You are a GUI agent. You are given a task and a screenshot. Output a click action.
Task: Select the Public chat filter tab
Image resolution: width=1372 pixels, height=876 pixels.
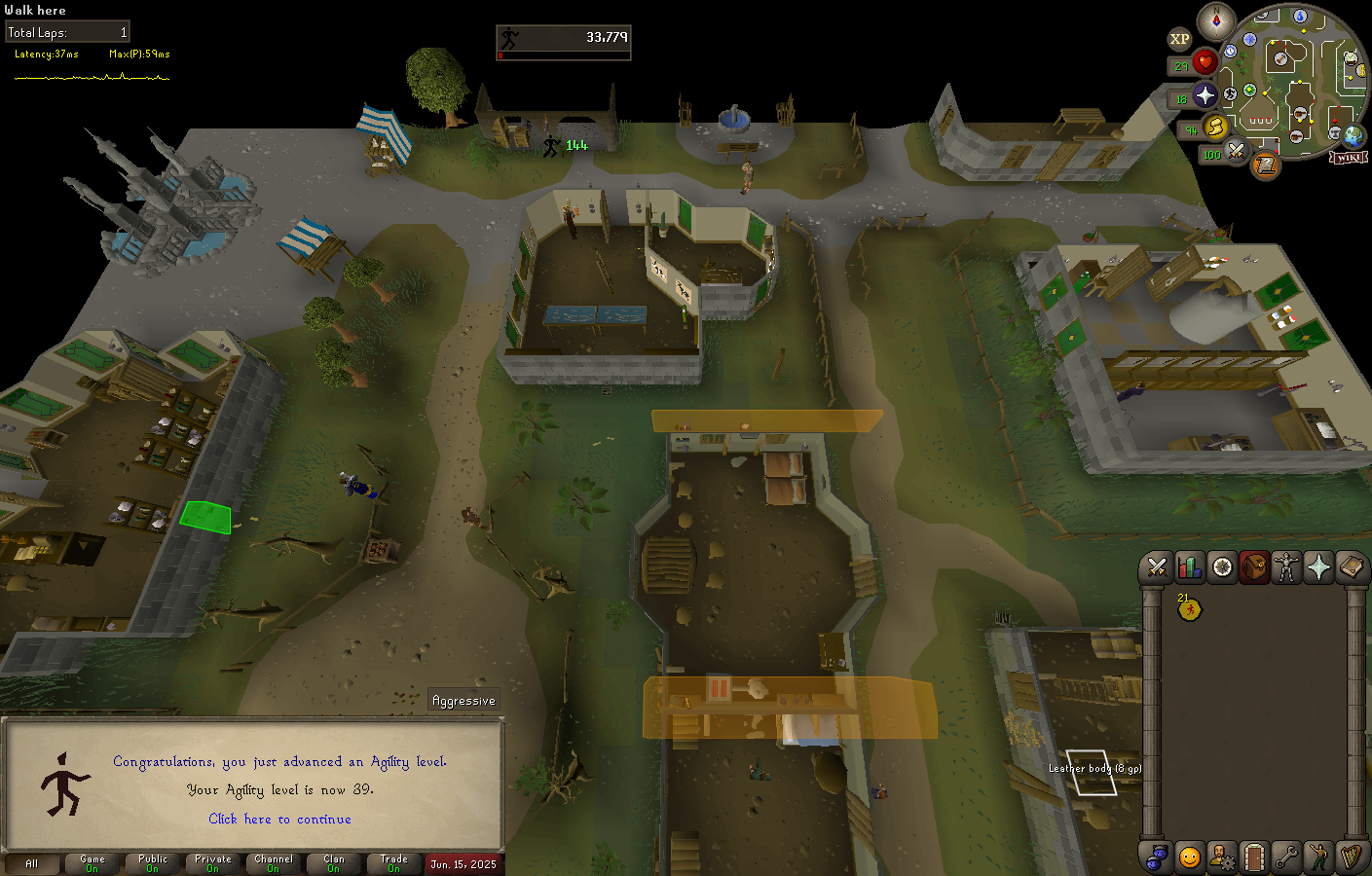pyautogui.click(x=153, y=863)
